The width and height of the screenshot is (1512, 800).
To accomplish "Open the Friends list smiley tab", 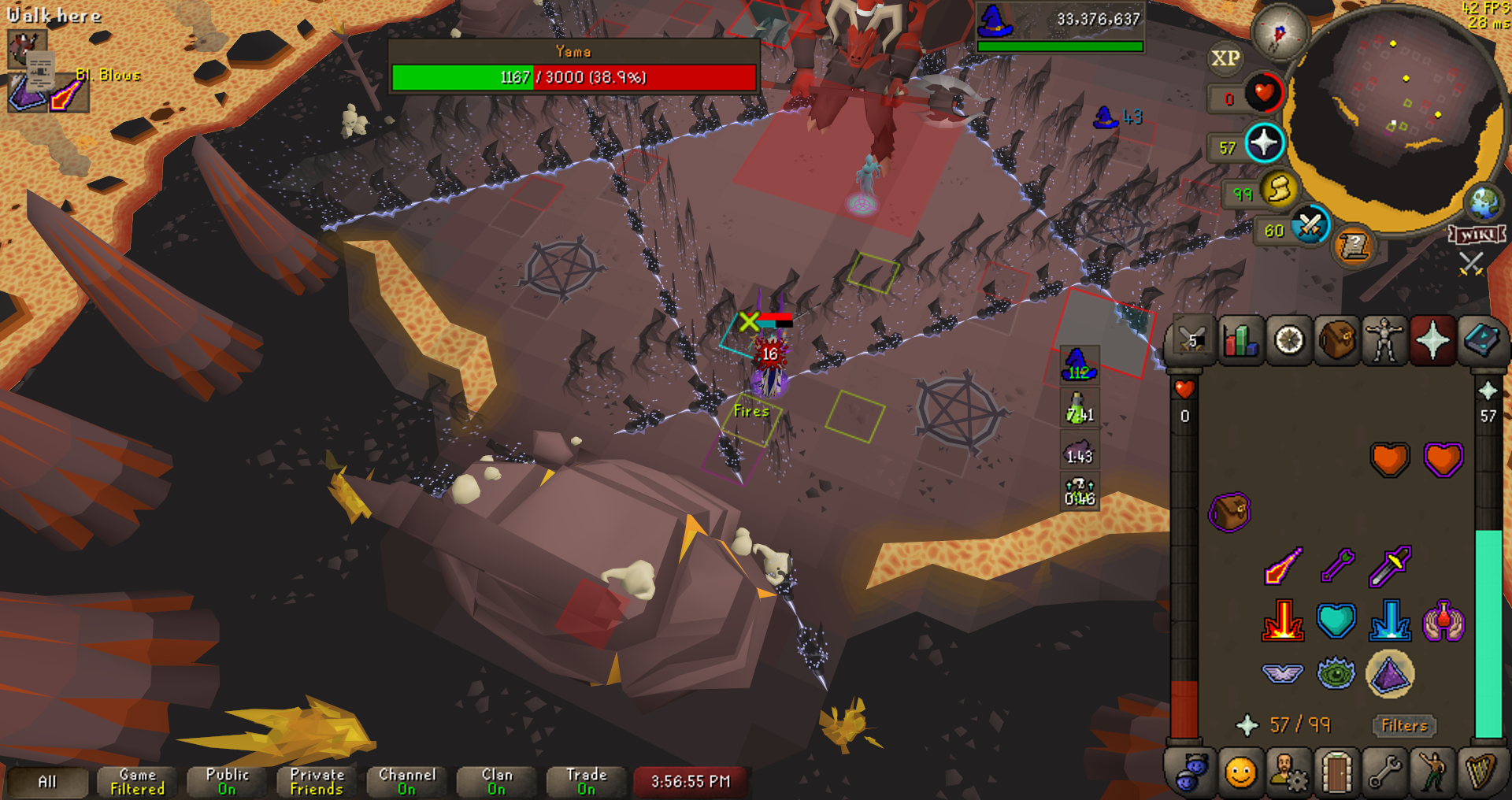I will [1240, 773].
